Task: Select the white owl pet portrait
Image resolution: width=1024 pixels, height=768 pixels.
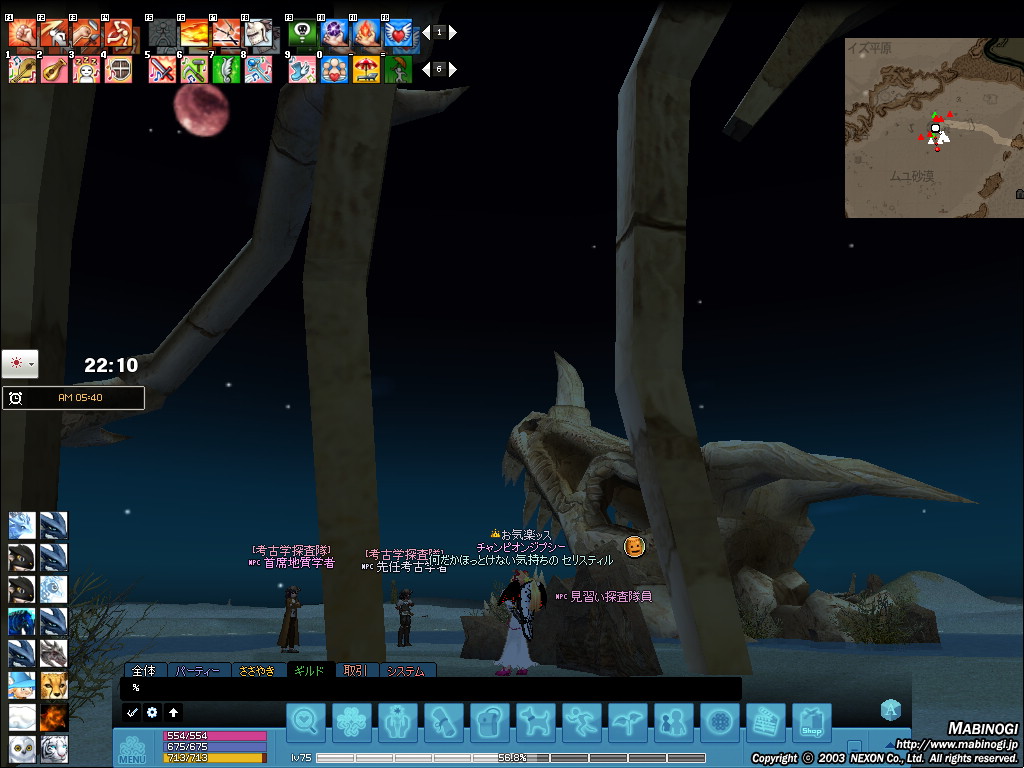Action: [x=22, y=748]
